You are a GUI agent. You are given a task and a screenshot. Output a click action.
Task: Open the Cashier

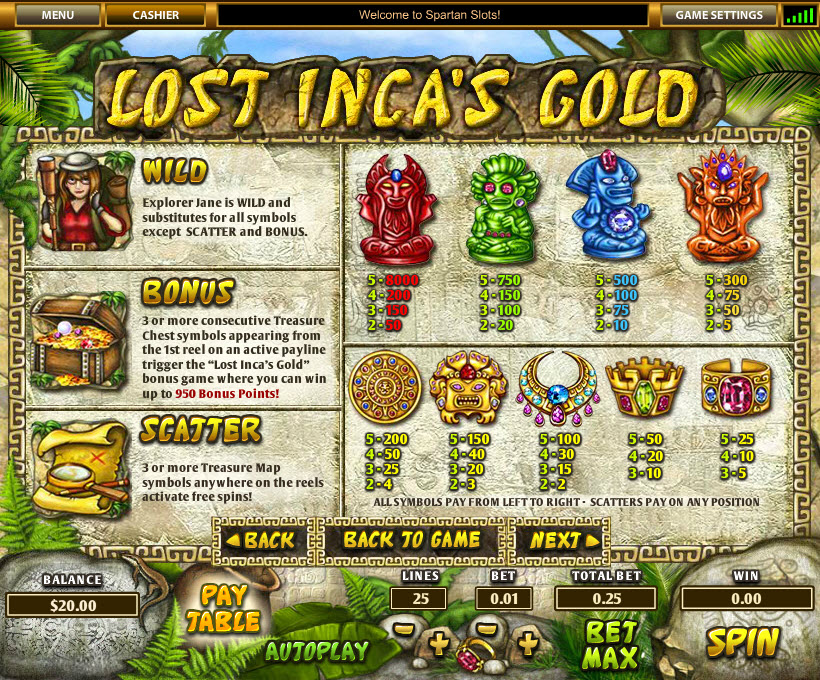(155, 15)
